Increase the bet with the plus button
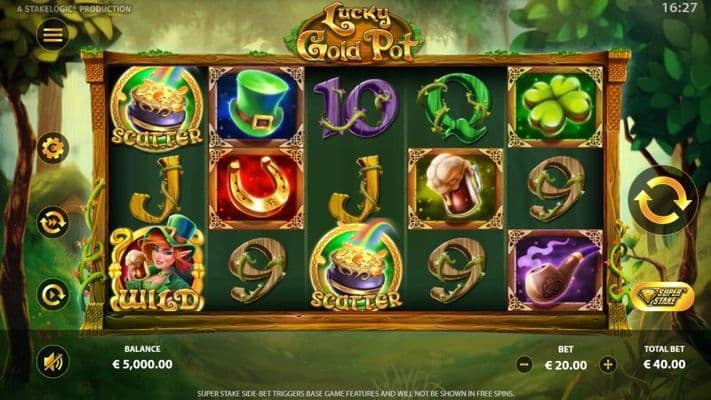This screenshot has height=400, width=711. tap(607, 365)
